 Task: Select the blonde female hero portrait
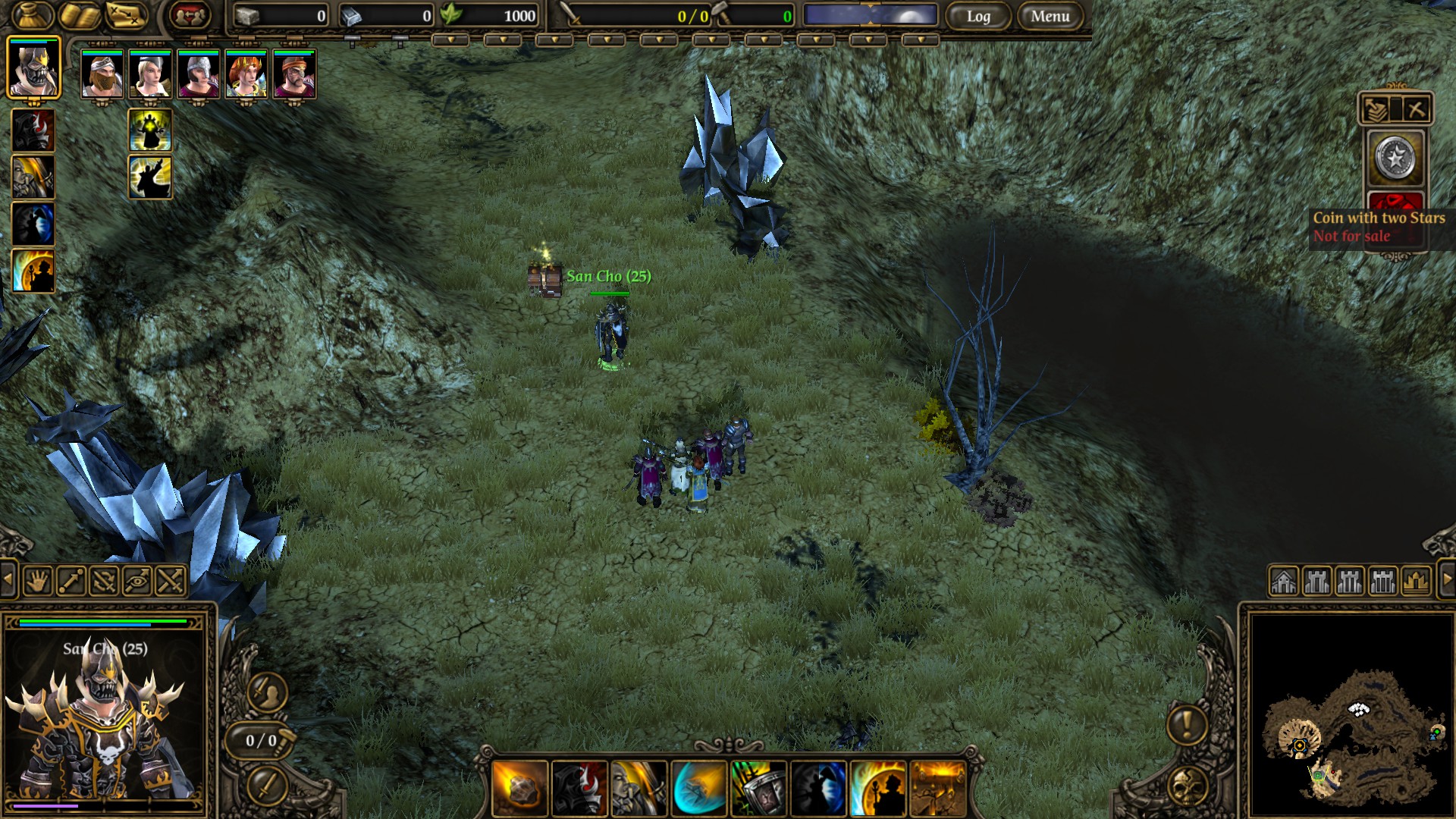[150, 74]
